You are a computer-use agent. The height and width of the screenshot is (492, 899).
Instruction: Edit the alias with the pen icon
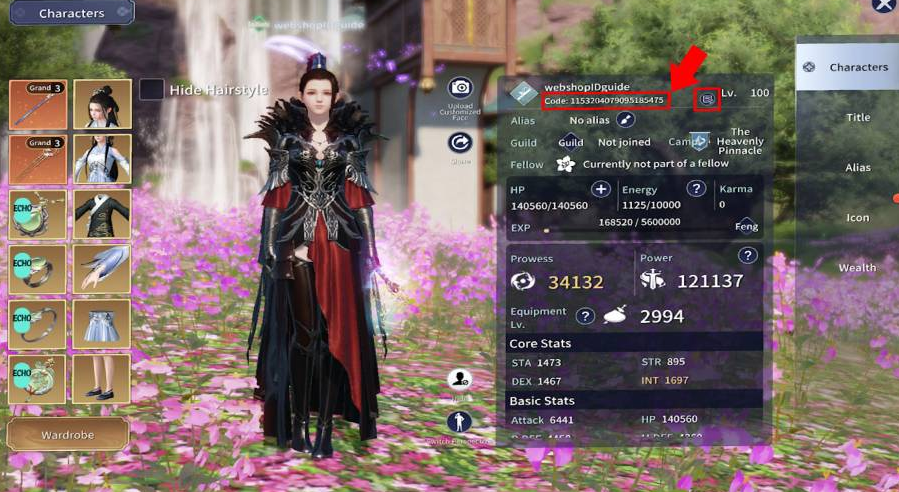(626, 120)
